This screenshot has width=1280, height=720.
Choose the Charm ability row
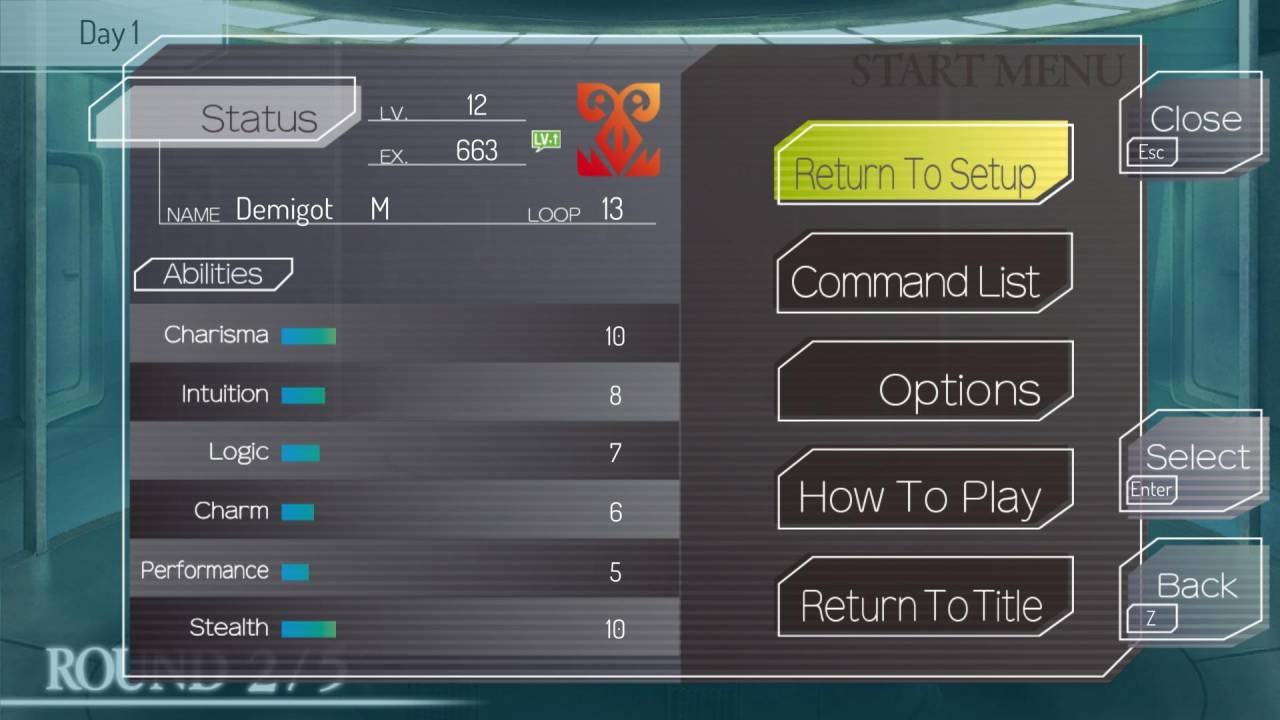tap(404, 511)
